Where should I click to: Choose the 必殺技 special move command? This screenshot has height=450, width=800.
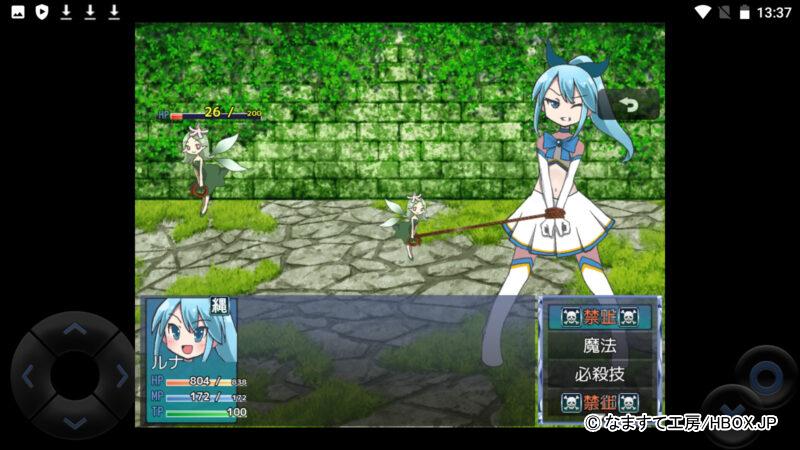[x=600, y=375]
